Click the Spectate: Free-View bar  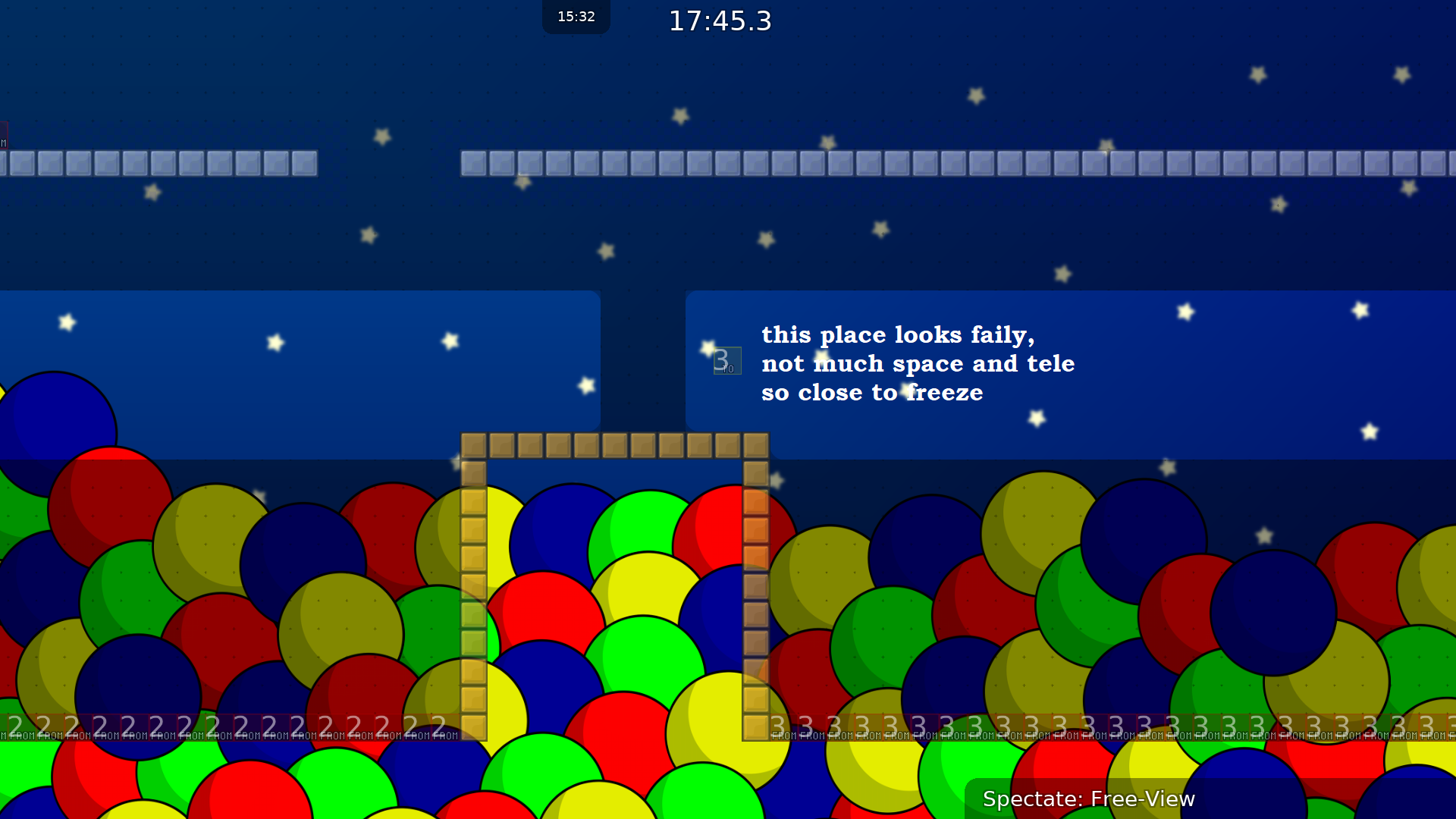[x=1088, y=799]
